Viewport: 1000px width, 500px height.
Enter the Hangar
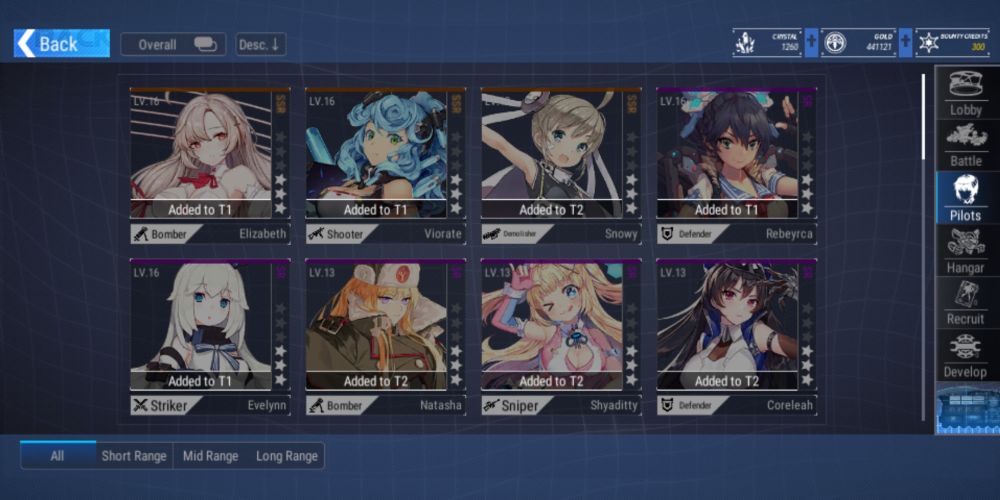pos(965,250)
